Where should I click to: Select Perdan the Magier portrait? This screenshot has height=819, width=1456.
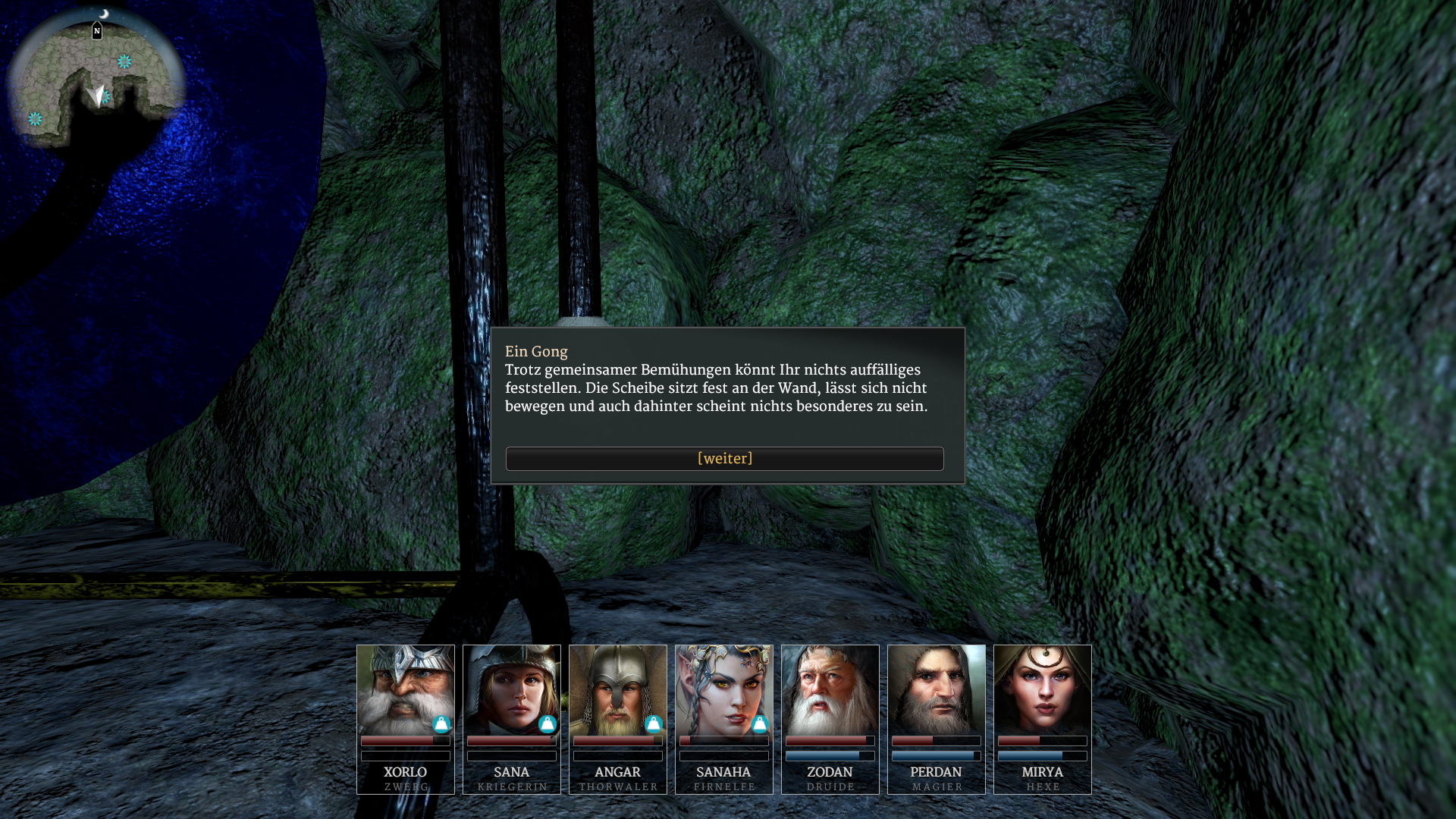936,689
